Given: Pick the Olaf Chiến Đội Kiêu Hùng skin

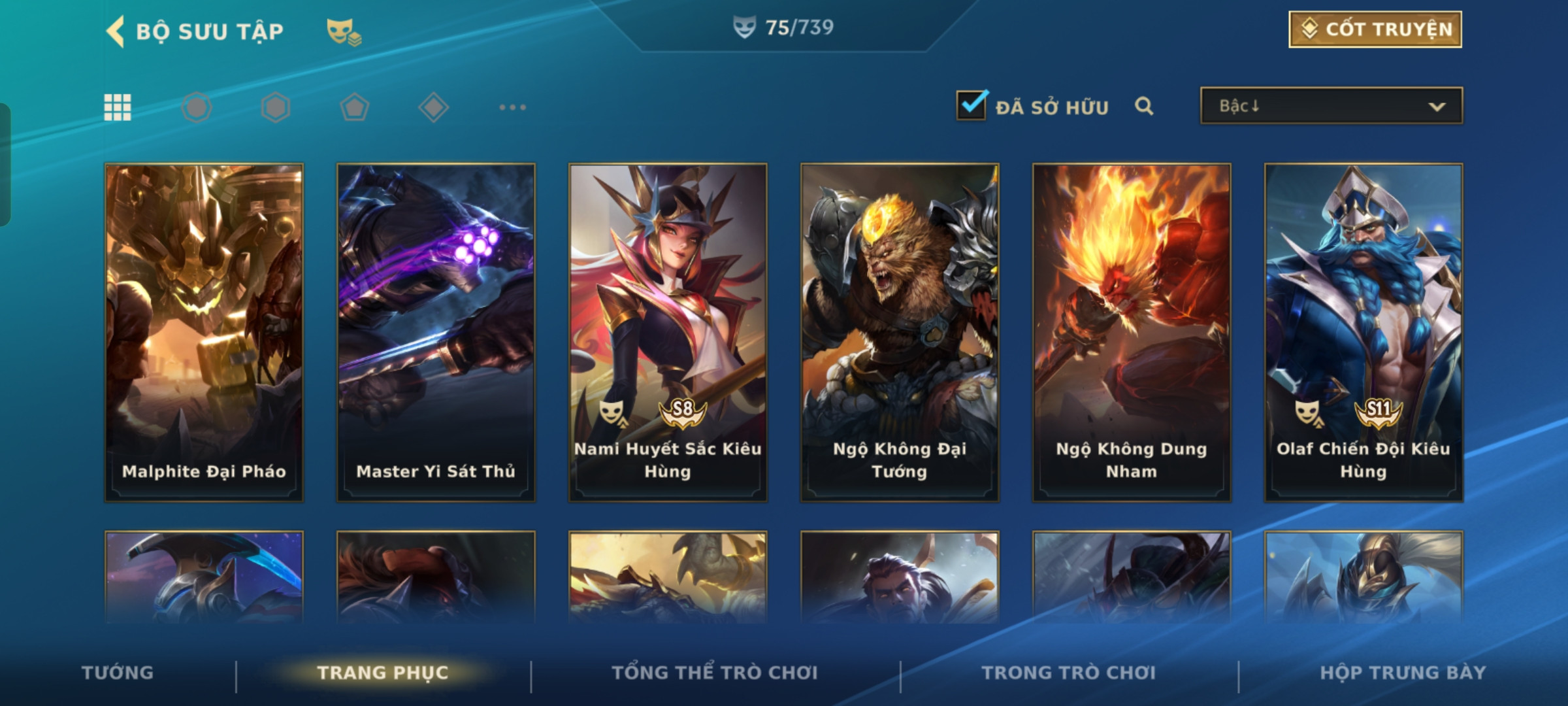Looking at the screenshot, I should click(1364, 332).
